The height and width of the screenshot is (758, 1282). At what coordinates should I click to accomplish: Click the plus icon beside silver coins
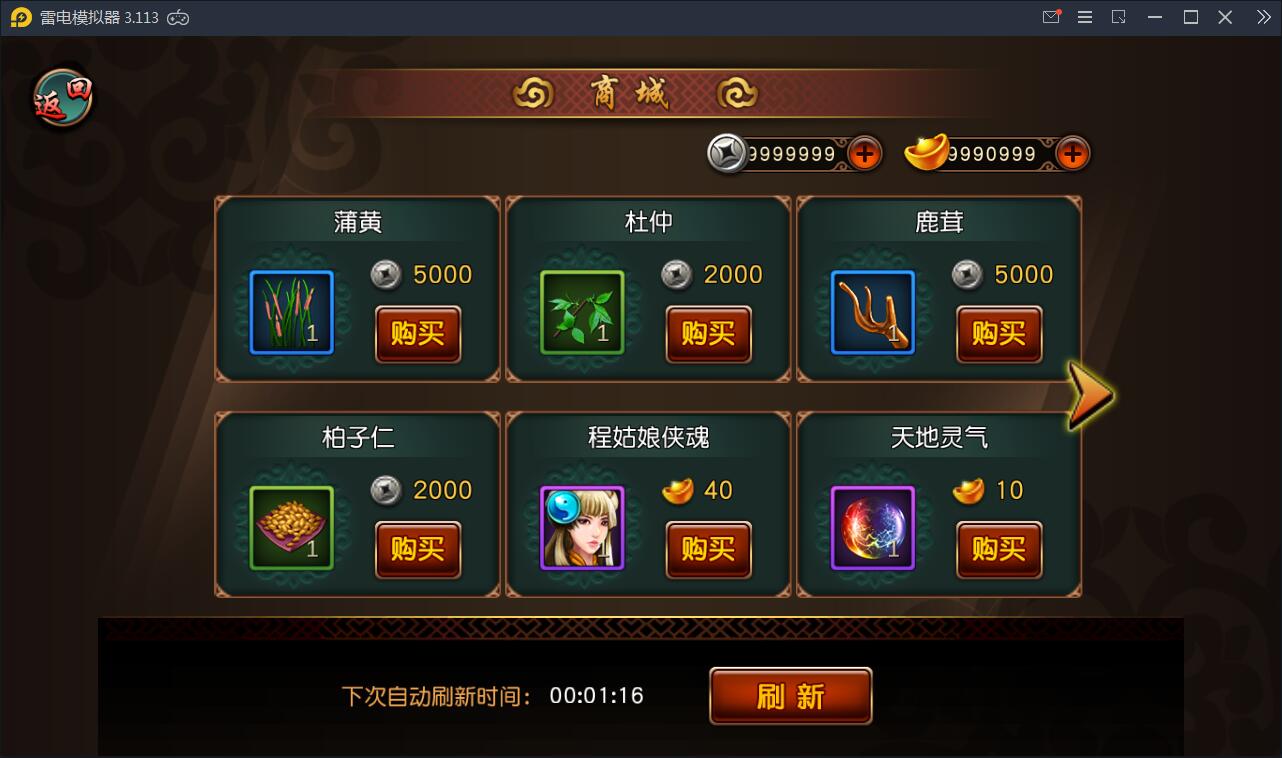(866, 153)
